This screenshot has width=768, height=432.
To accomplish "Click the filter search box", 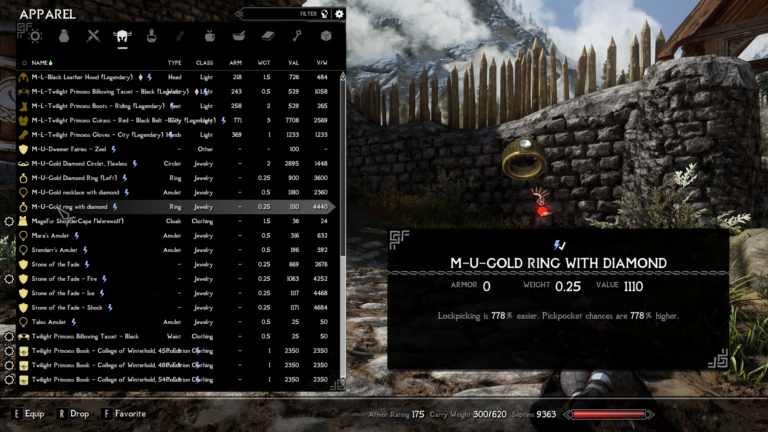I will [283, 14].
